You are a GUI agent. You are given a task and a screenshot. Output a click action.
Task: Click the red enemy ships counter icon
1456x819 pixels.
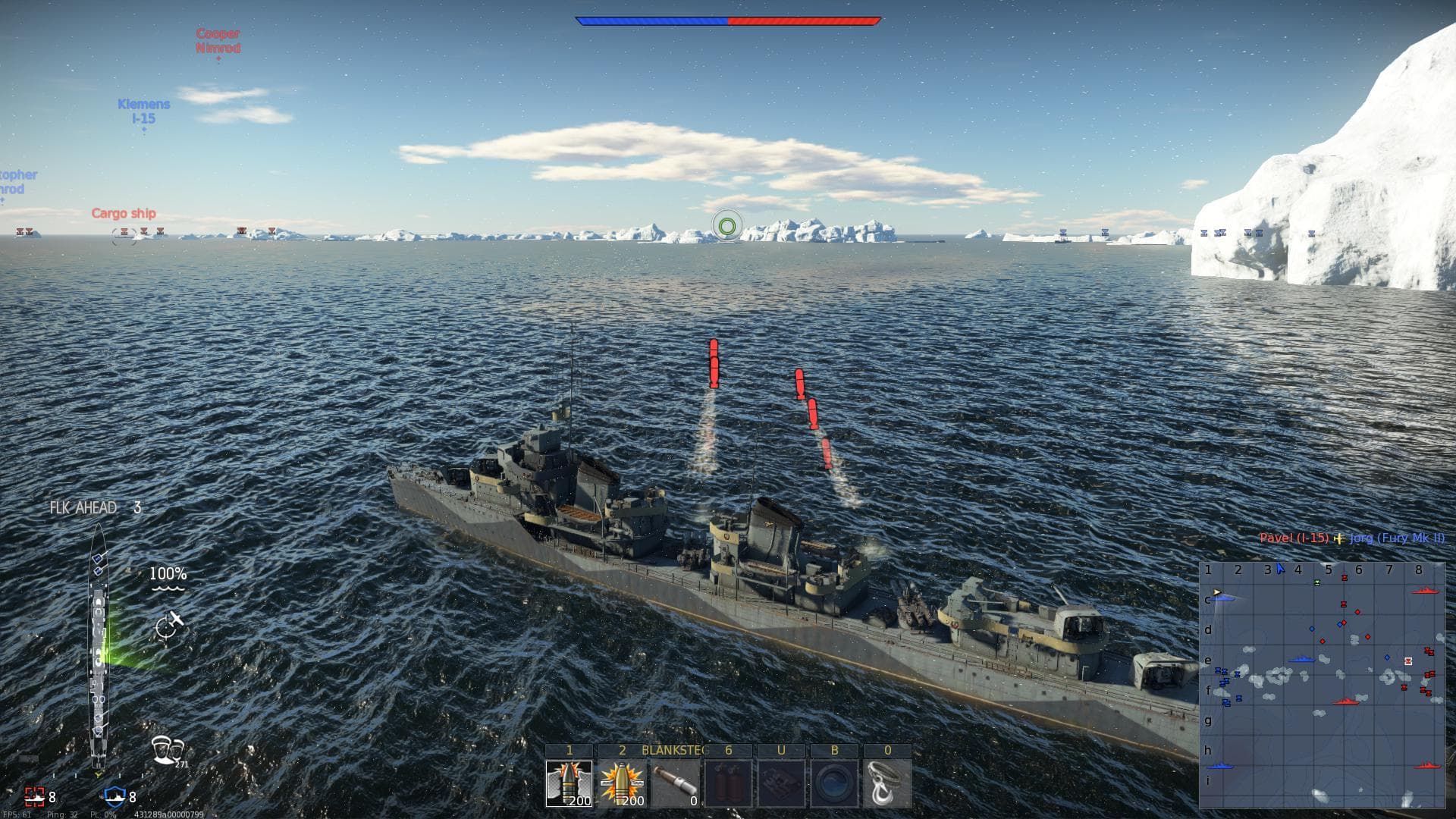coord(36,798)
